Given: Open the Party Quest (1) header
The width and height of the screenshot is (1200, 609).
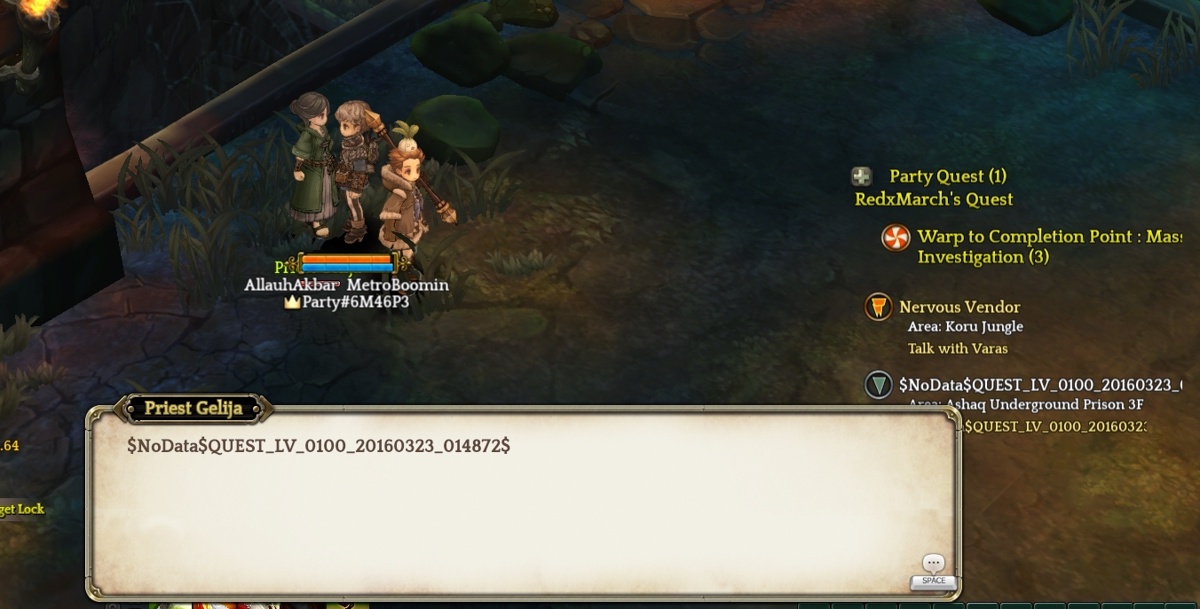Looking at the screenshot, I should 947,177.
